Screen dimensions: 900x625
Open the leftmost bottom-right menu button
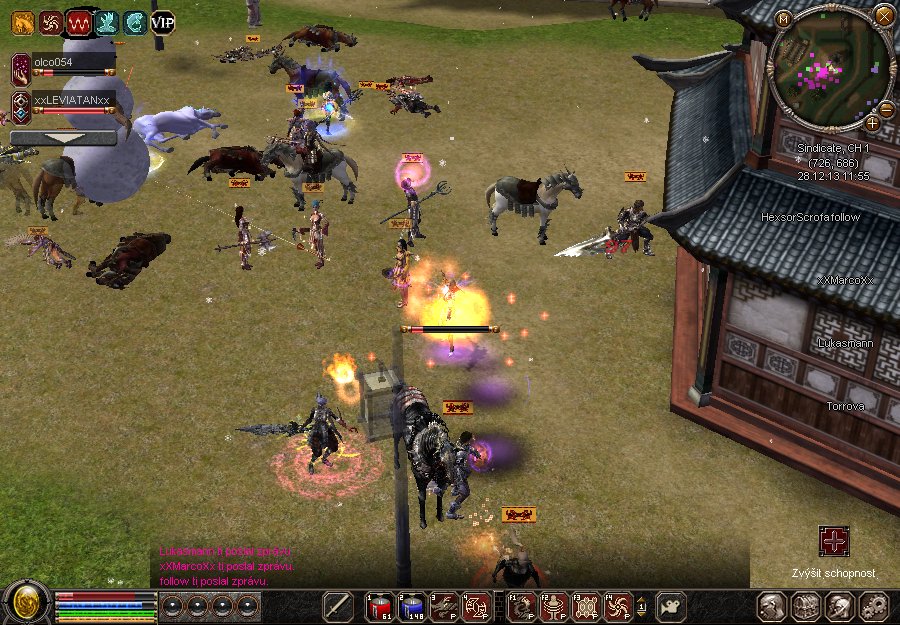[771, 606]
